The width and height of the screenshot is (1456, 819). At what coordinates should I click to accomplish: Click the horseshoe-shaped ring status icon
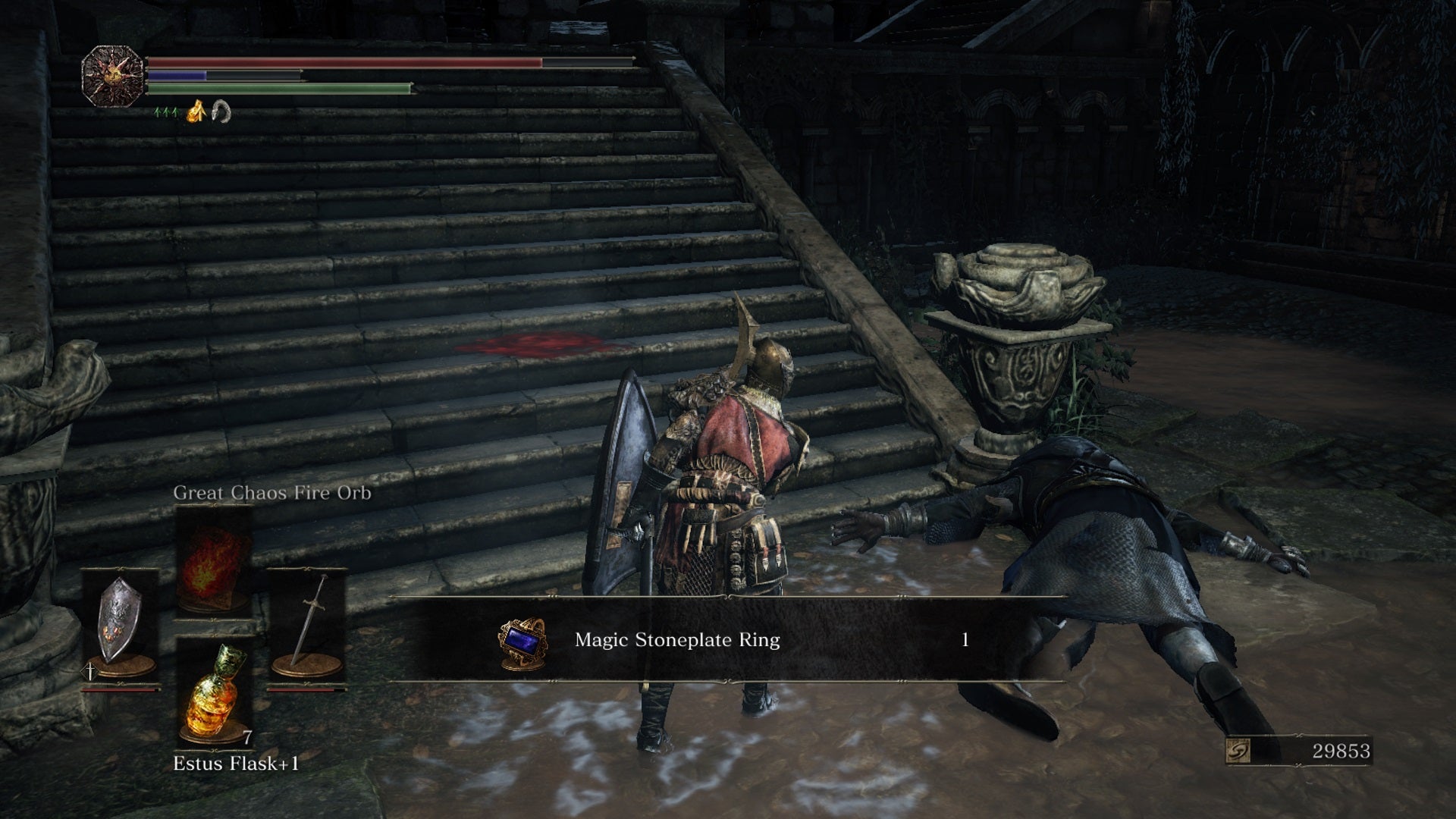[220, 112]
